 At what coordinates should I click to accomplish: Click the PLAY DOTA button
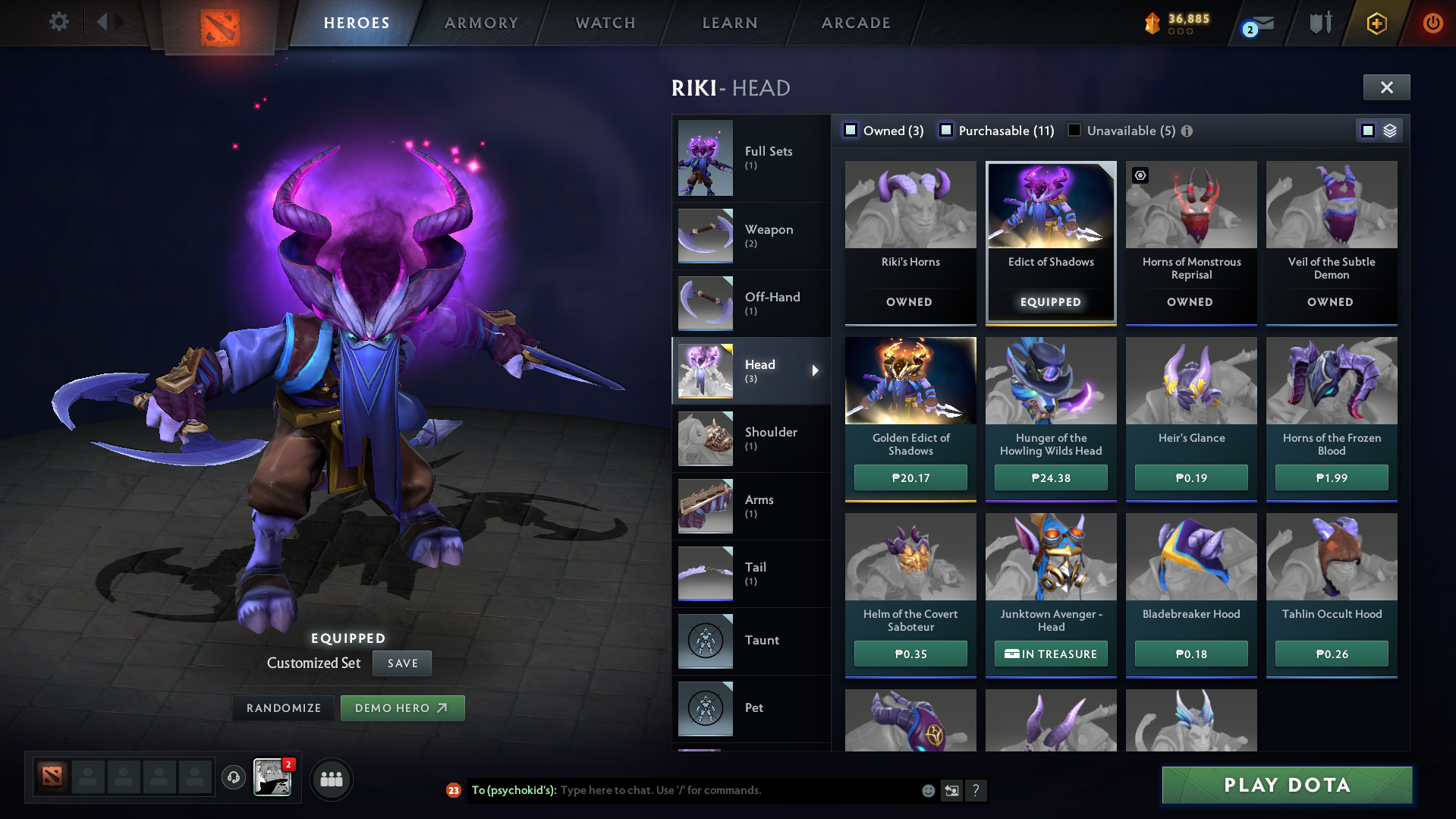coord(1286,785)
